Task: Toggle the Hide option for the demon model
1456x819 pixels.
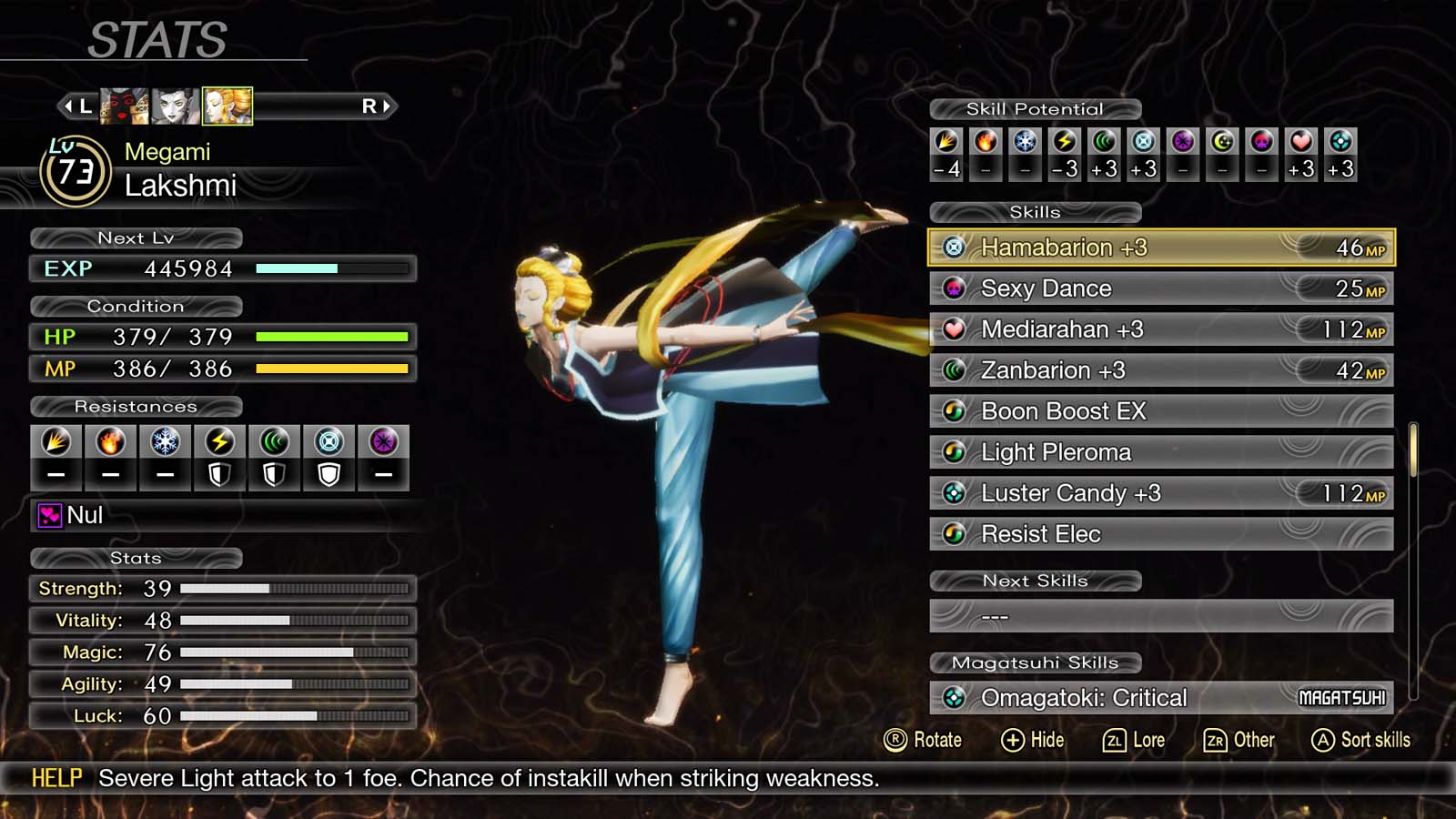Action: click(1034, 740)
